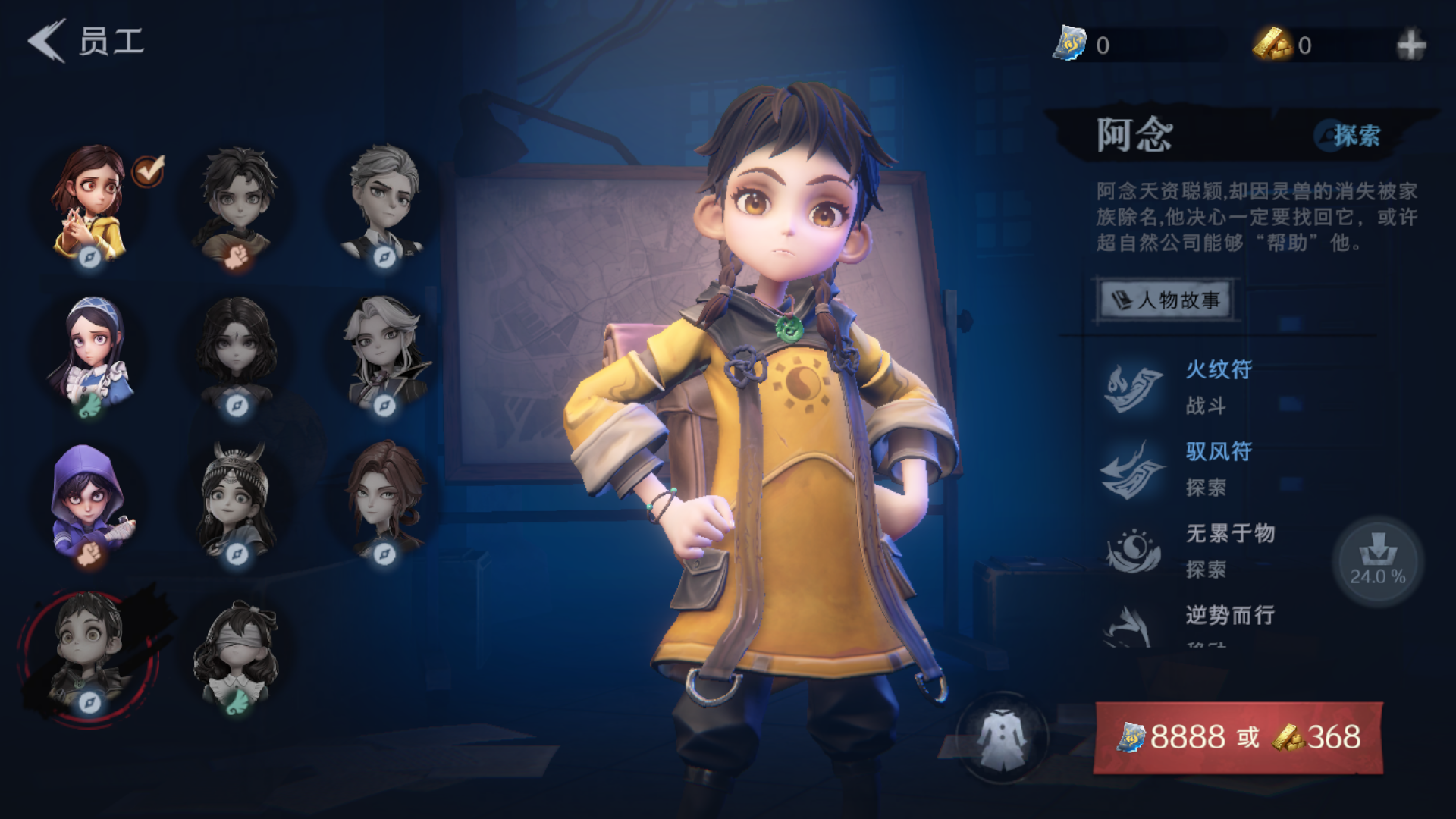Open the outfit wardrobe coat icon
The image size is (1456, 819).
click(x=1002, y=737)
